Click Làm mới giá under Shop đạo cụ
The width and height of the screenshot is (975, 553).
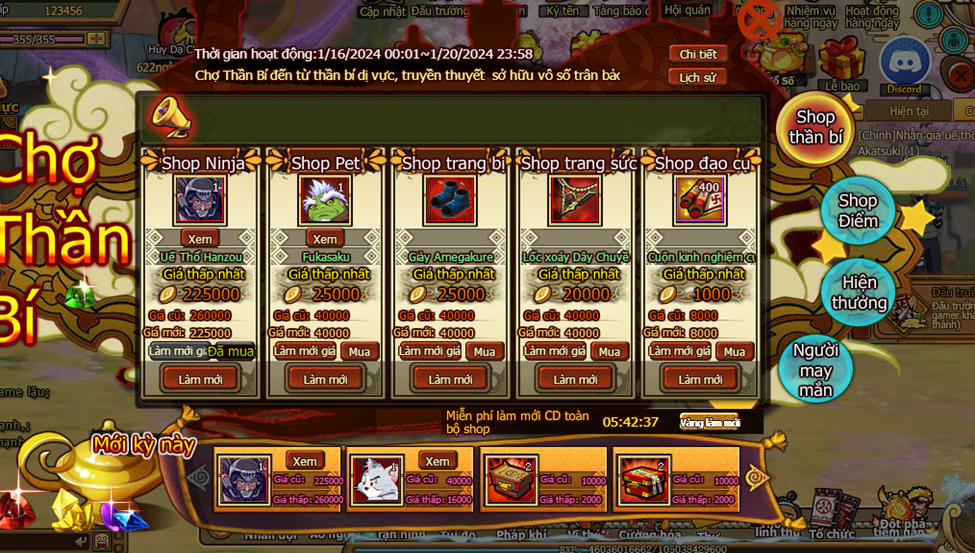coord(680,351)
